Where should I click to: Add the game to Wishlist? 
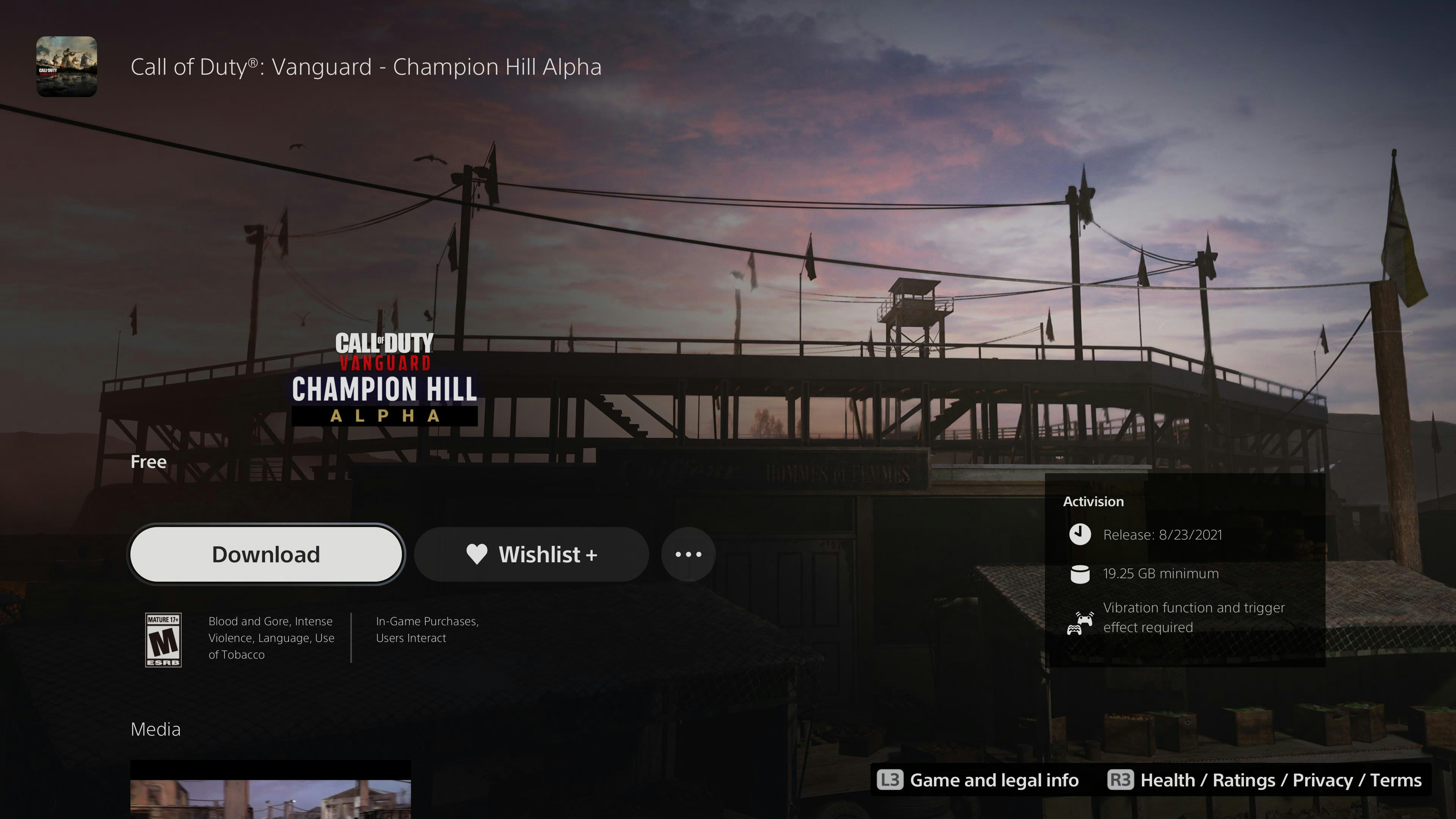[x=531, y=554]
